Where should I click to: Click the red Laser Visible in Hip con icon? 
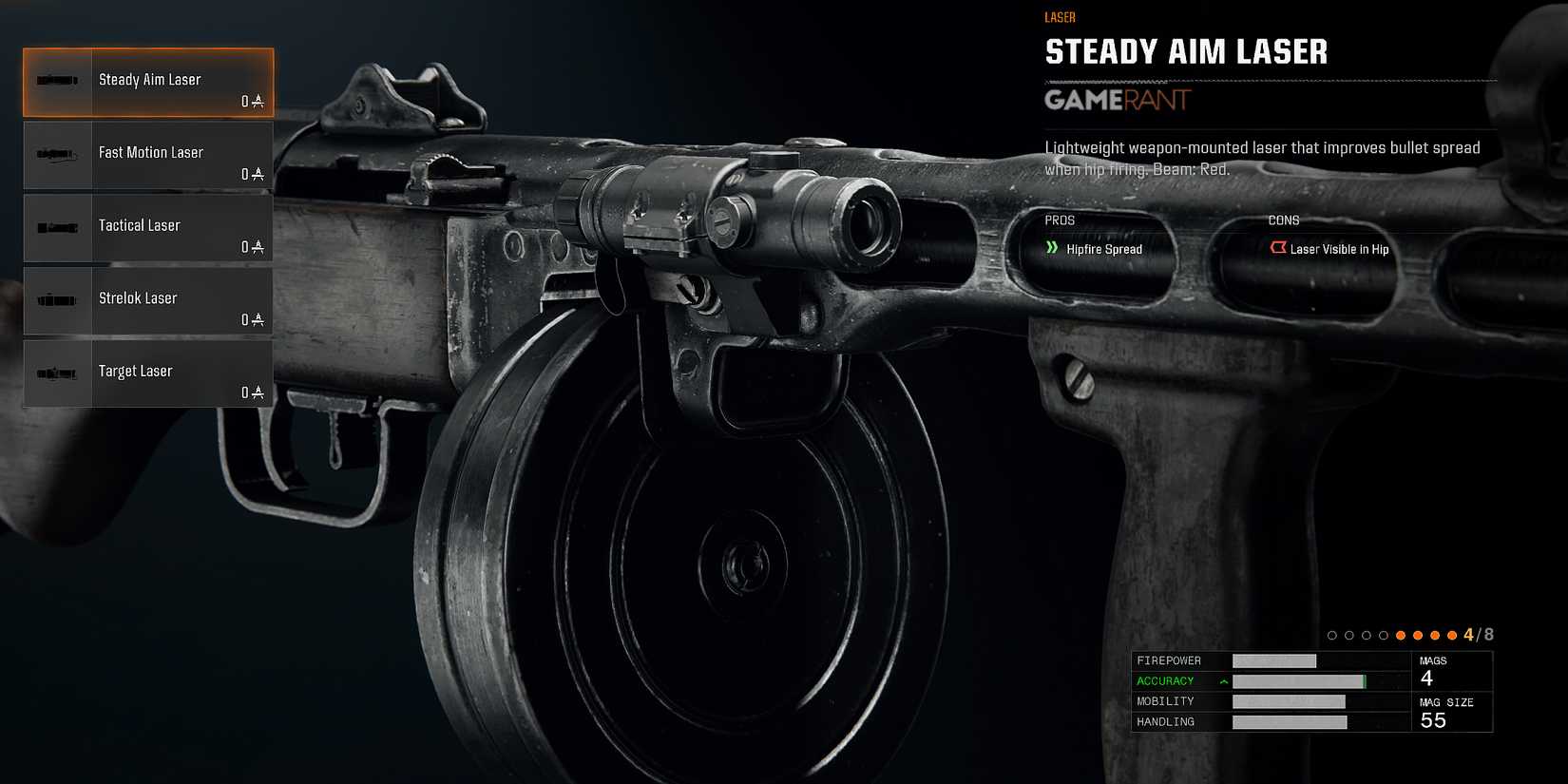[x=1278, y=248]
